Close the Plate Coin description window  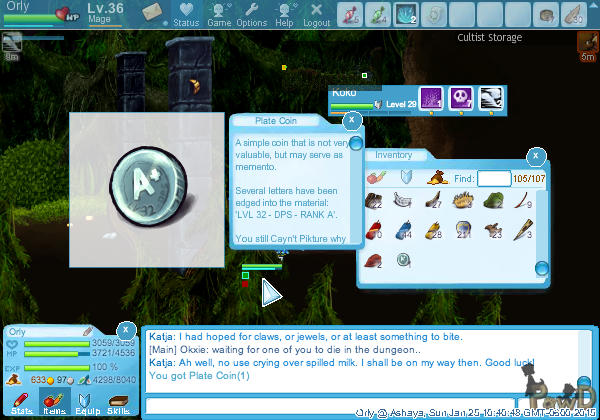pyautogui.click(x=352, y=120)
